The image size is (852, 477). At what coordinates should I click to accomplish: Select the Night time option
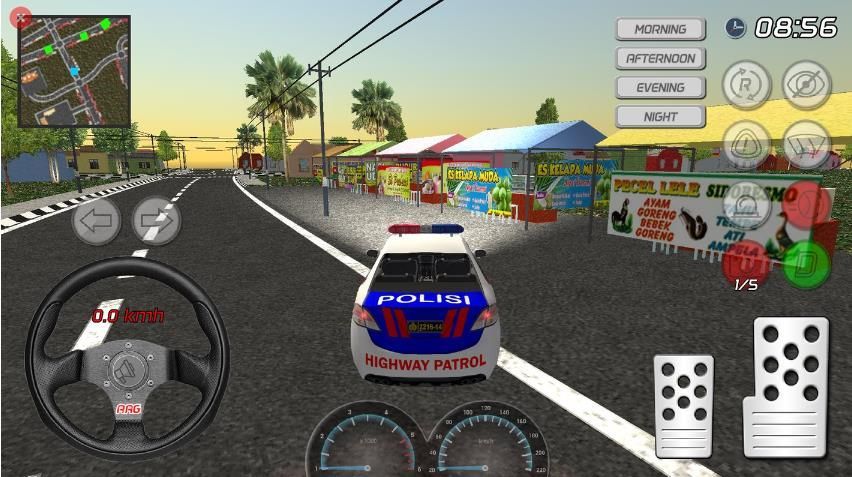pyautogui.click(x=660, y=116)
